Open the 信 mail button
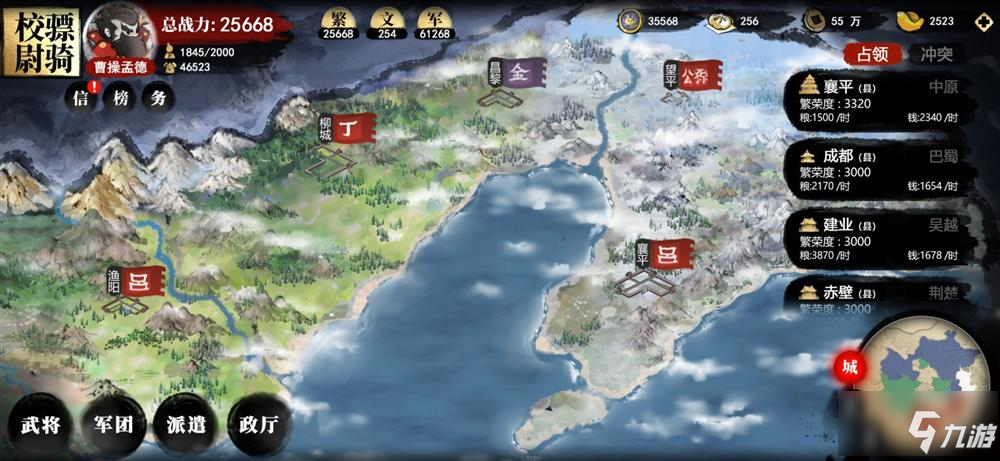 point(81,98)
